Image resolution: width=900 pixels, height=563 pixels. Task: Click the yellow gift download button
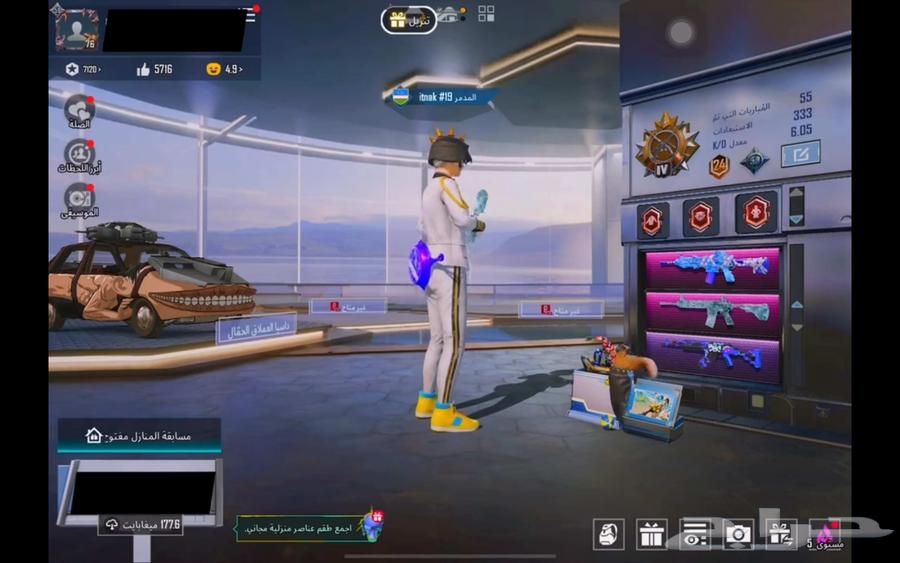coord(408,19)
